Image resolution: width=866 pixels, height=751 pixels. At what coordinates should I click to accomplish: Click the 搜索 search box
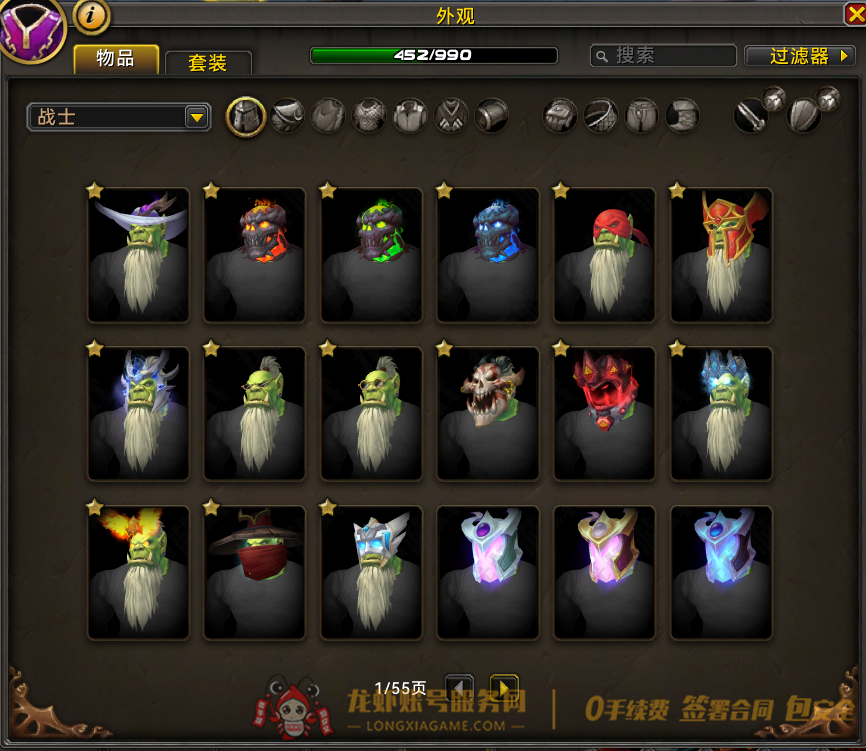pyautogui.click(x=663, y=56)
